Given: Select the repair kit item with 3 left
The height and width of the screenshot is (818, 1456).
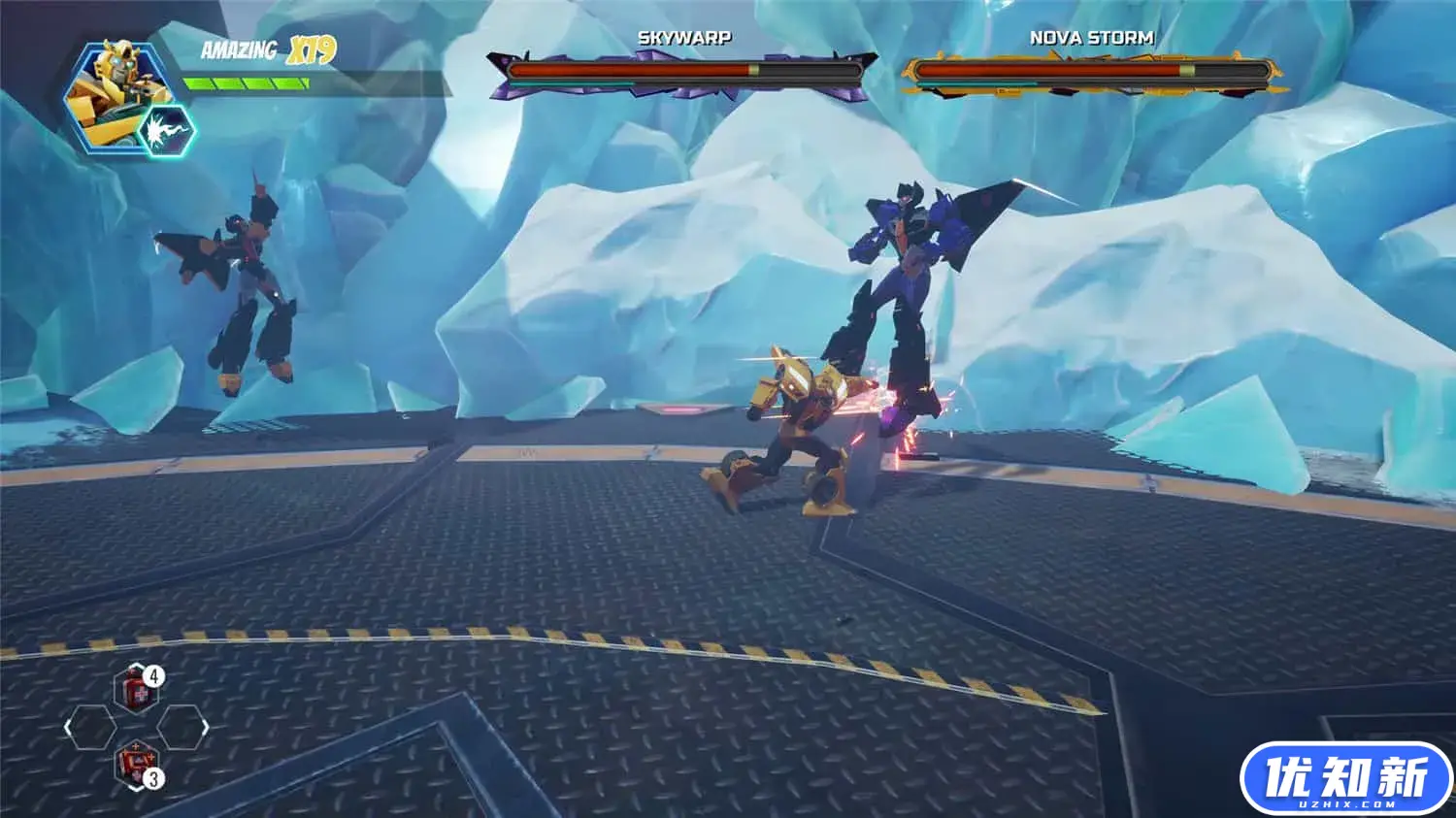Looking at the screenshot, I should point(135,763).
